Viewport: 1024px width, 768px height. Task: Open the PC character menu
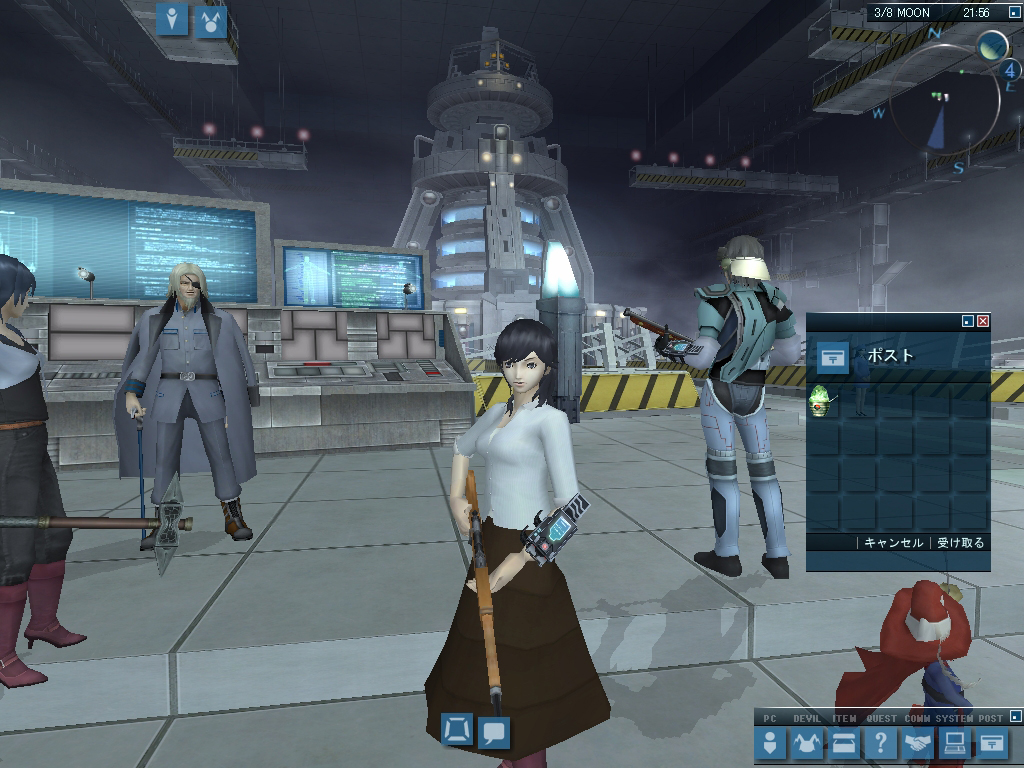point(770,743)
